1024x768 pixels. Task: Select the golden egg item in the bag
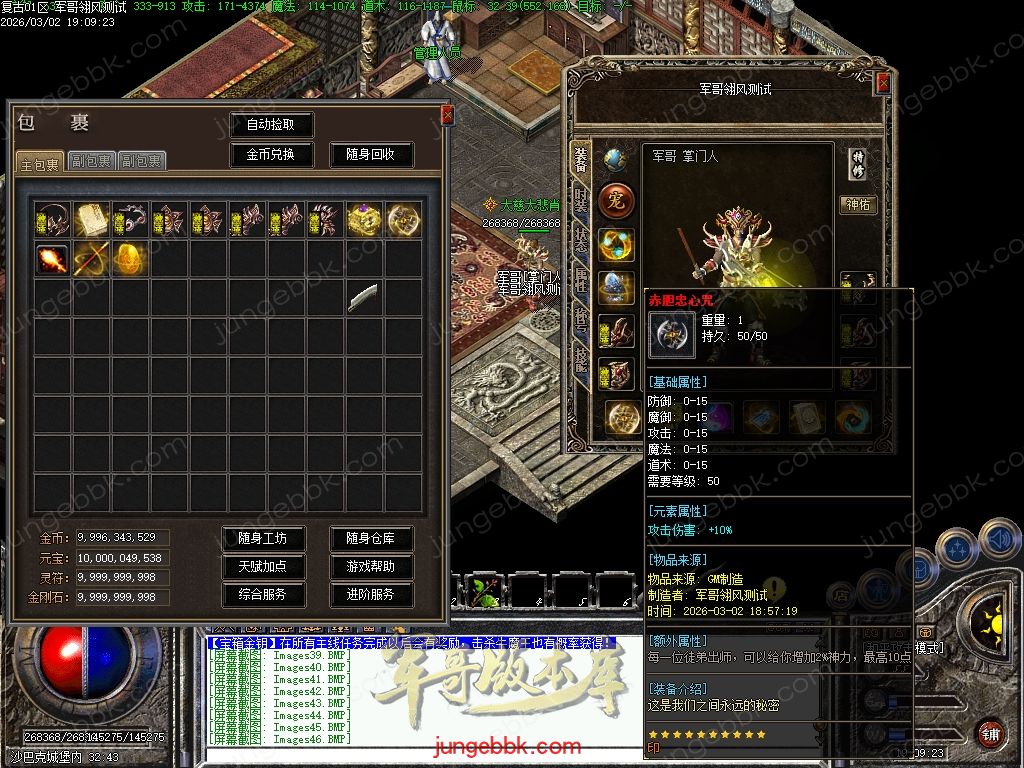tap(130, 259)
